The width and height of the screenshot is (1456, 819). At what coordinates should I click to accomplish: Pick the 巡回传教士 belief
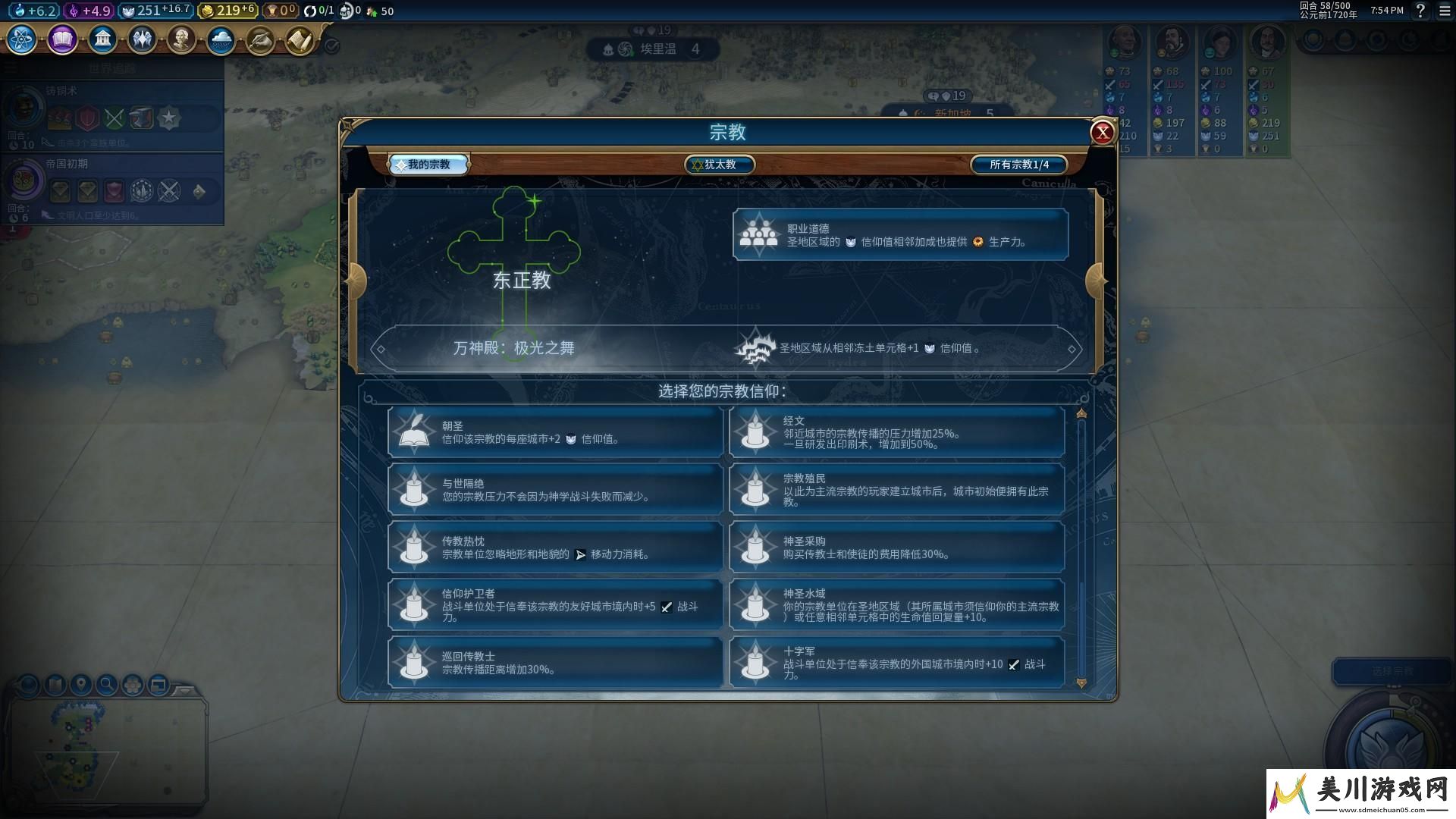click(555, 663)
